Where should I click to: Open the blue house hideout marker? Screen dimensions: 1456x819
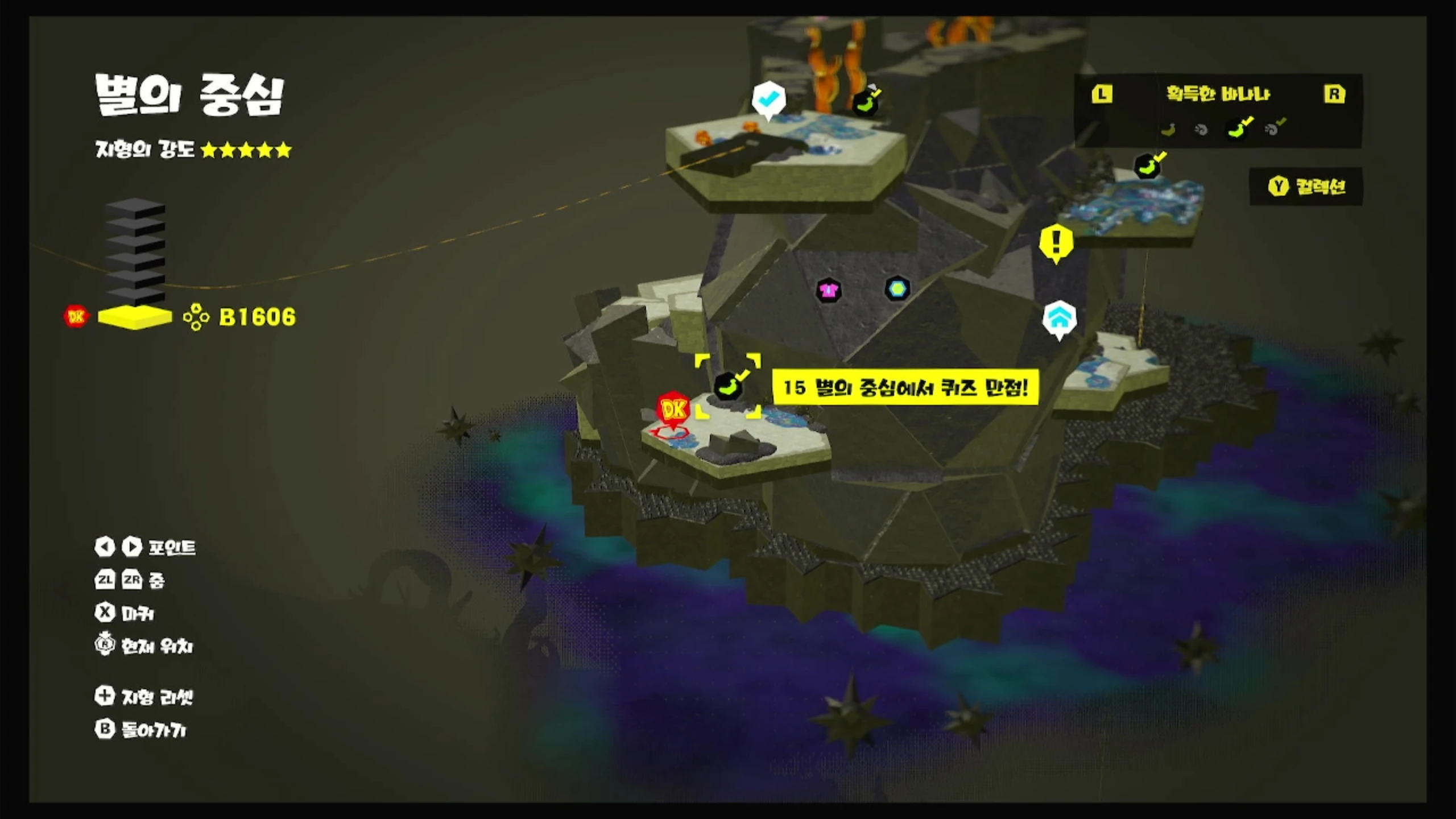click(x=1059, y=318)
